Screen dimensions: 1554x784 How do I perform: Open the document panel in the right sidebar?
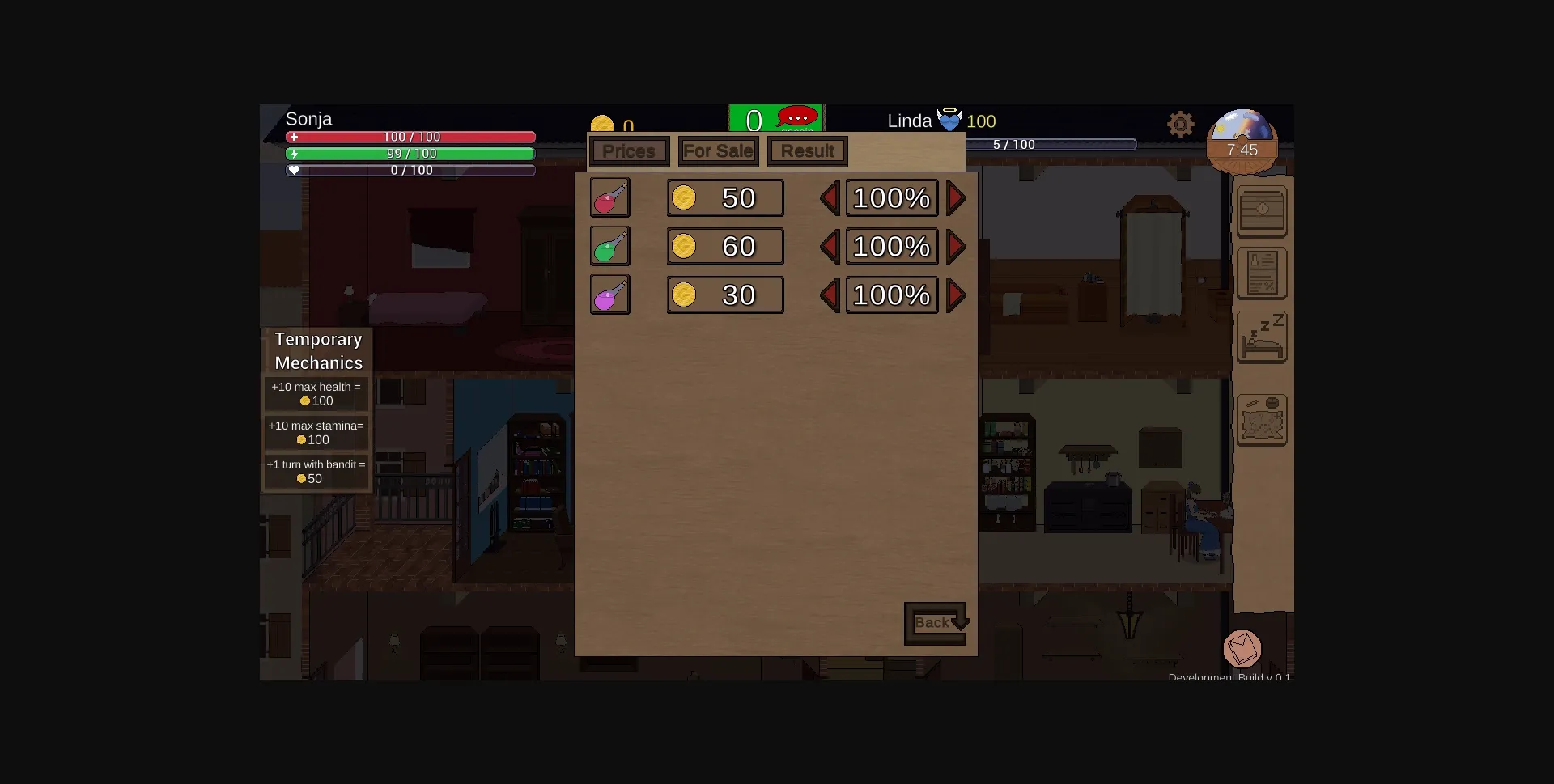point(1263,273)
